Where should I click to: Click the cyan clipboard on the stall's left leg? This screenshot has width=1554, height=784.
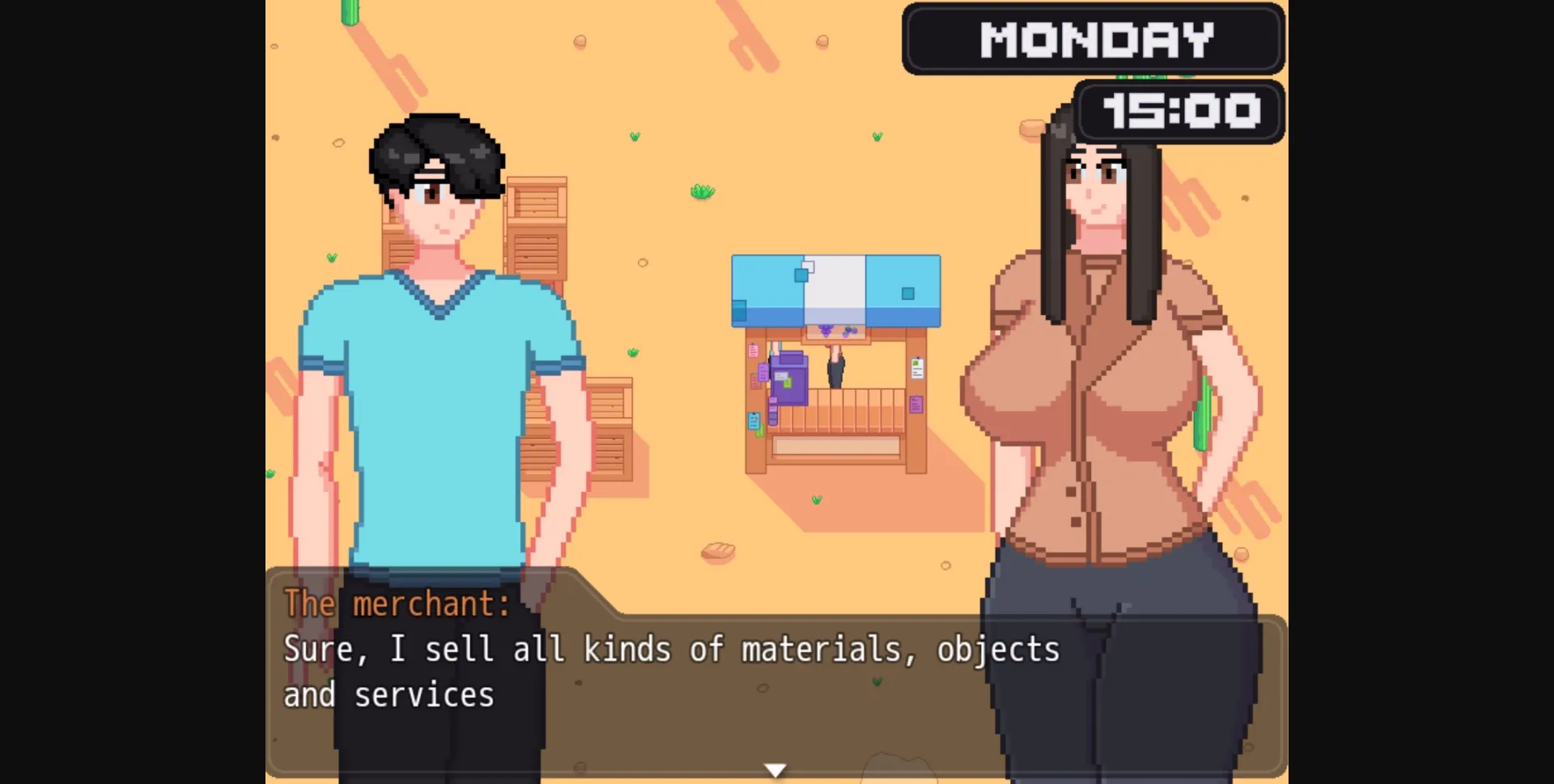tap(754, 419)
